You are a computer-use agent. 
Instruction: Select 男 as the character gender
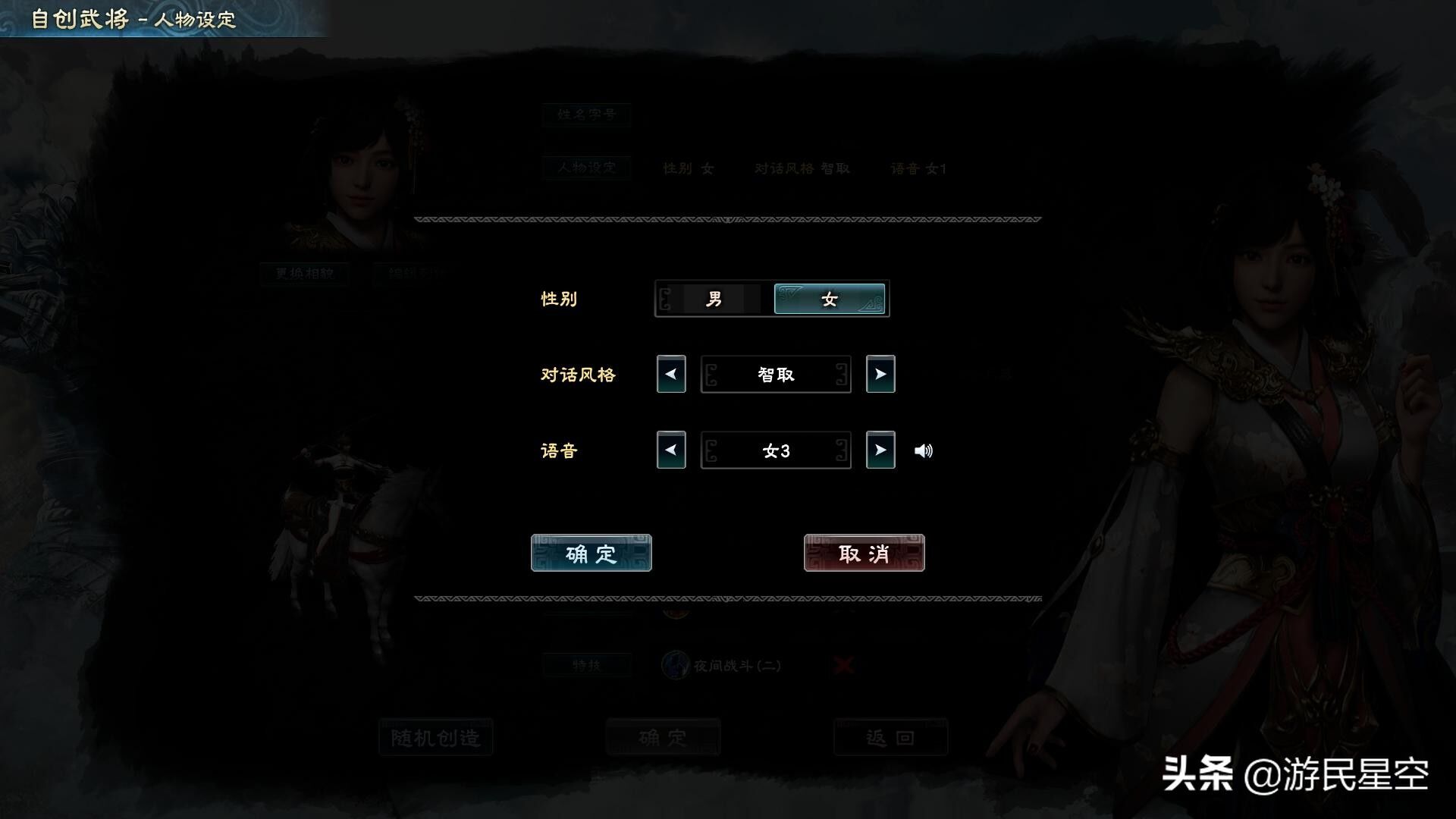coord(713,299)
